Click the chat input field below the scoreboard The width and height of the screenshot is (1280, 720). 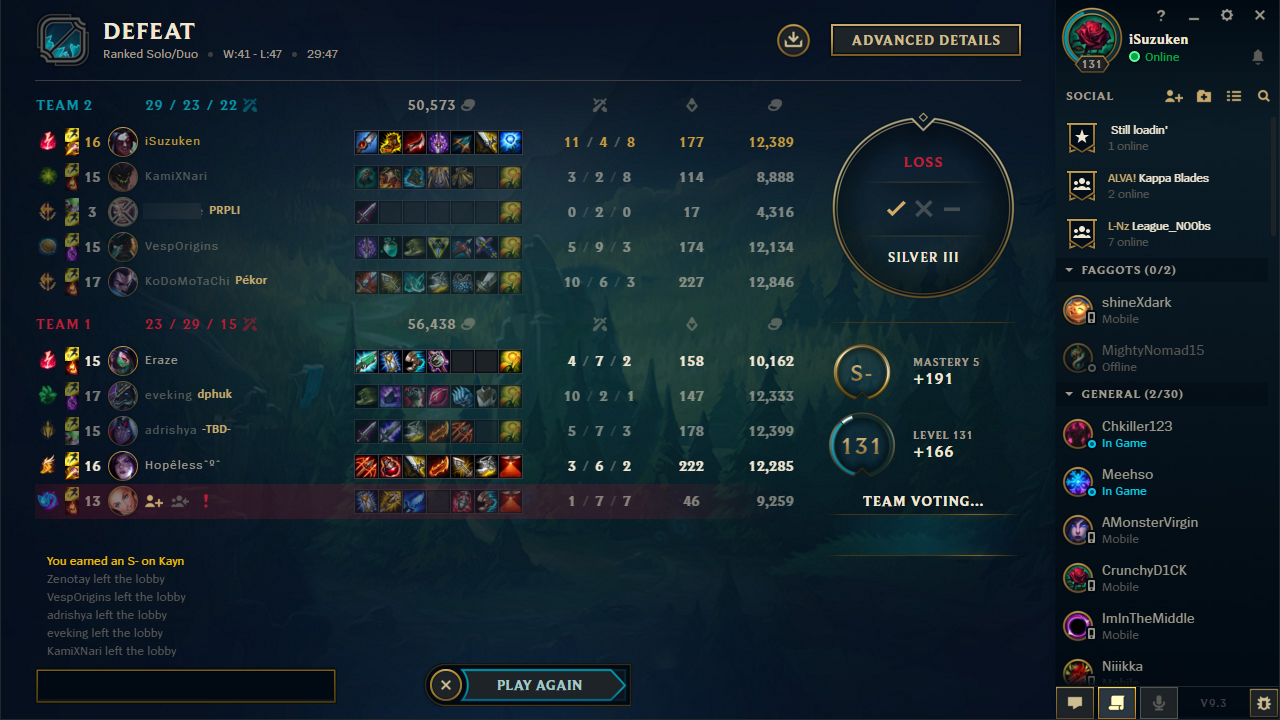pyautogui.click(x=185, y=686)
